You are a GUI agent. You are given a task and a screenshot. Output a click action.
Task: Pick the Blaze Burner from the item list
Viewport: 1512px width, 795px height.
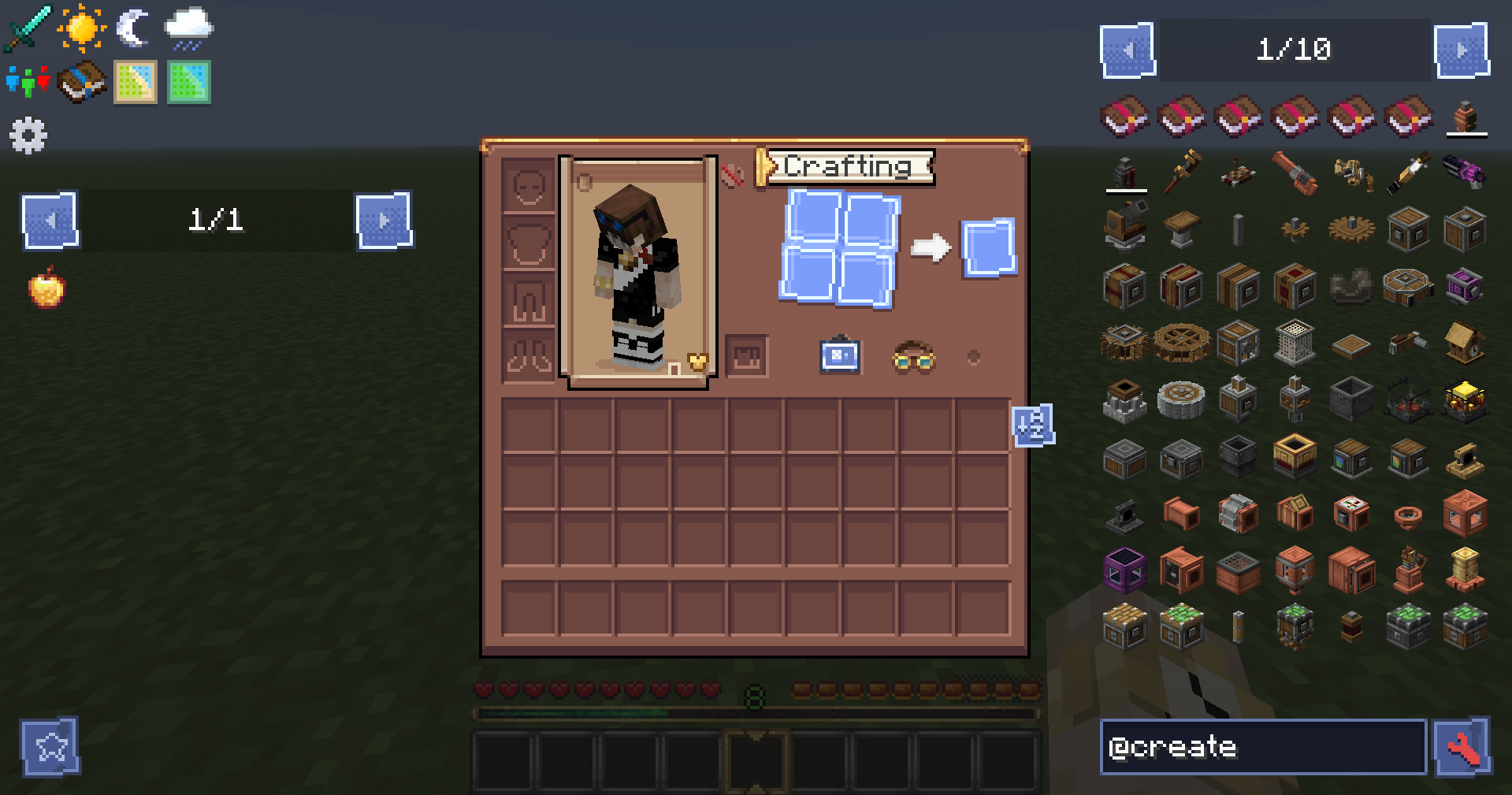(x=1464, y=399)
